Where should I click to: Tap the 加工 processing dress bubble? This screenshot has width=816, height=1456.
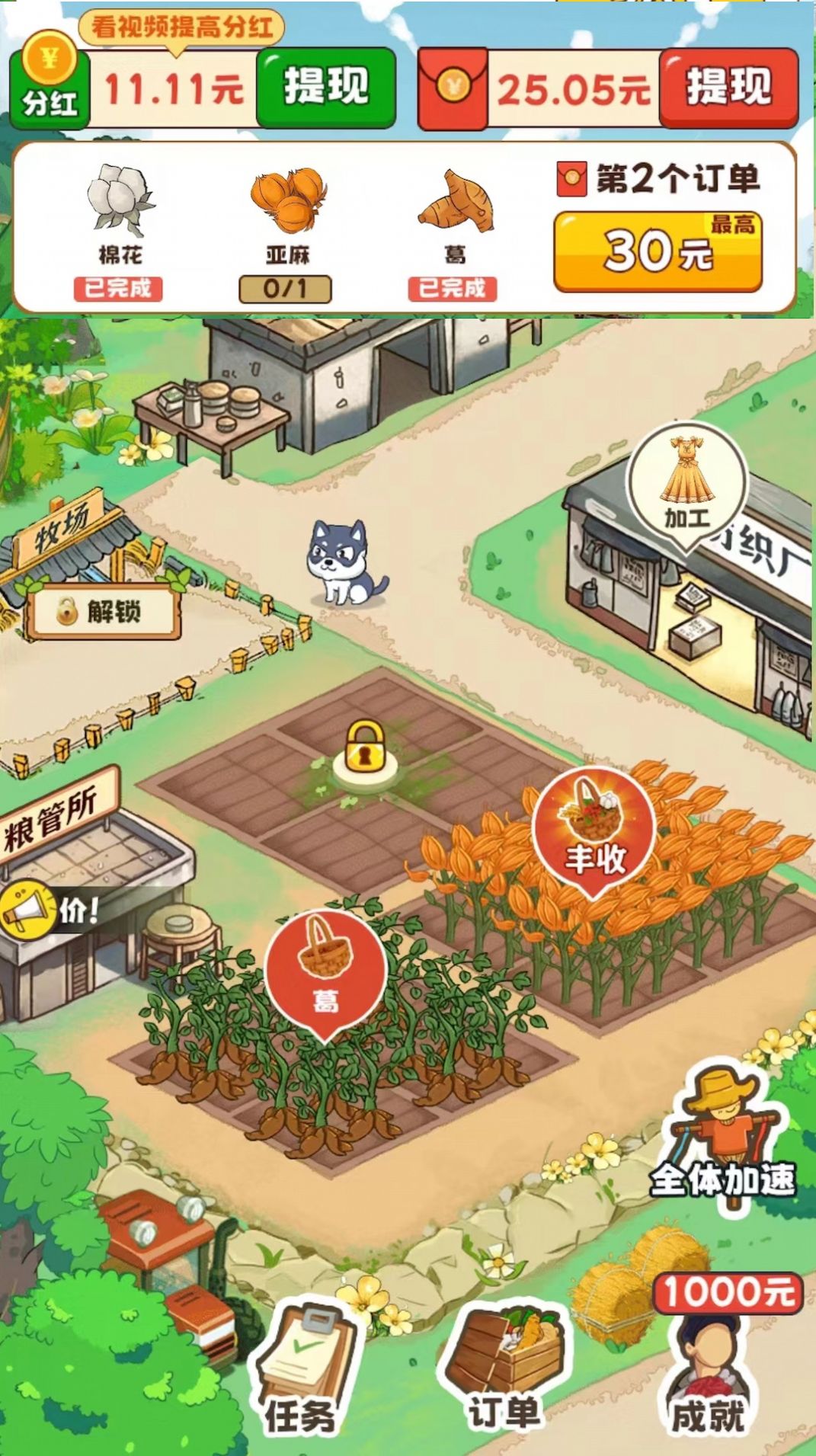click(686, 483)
